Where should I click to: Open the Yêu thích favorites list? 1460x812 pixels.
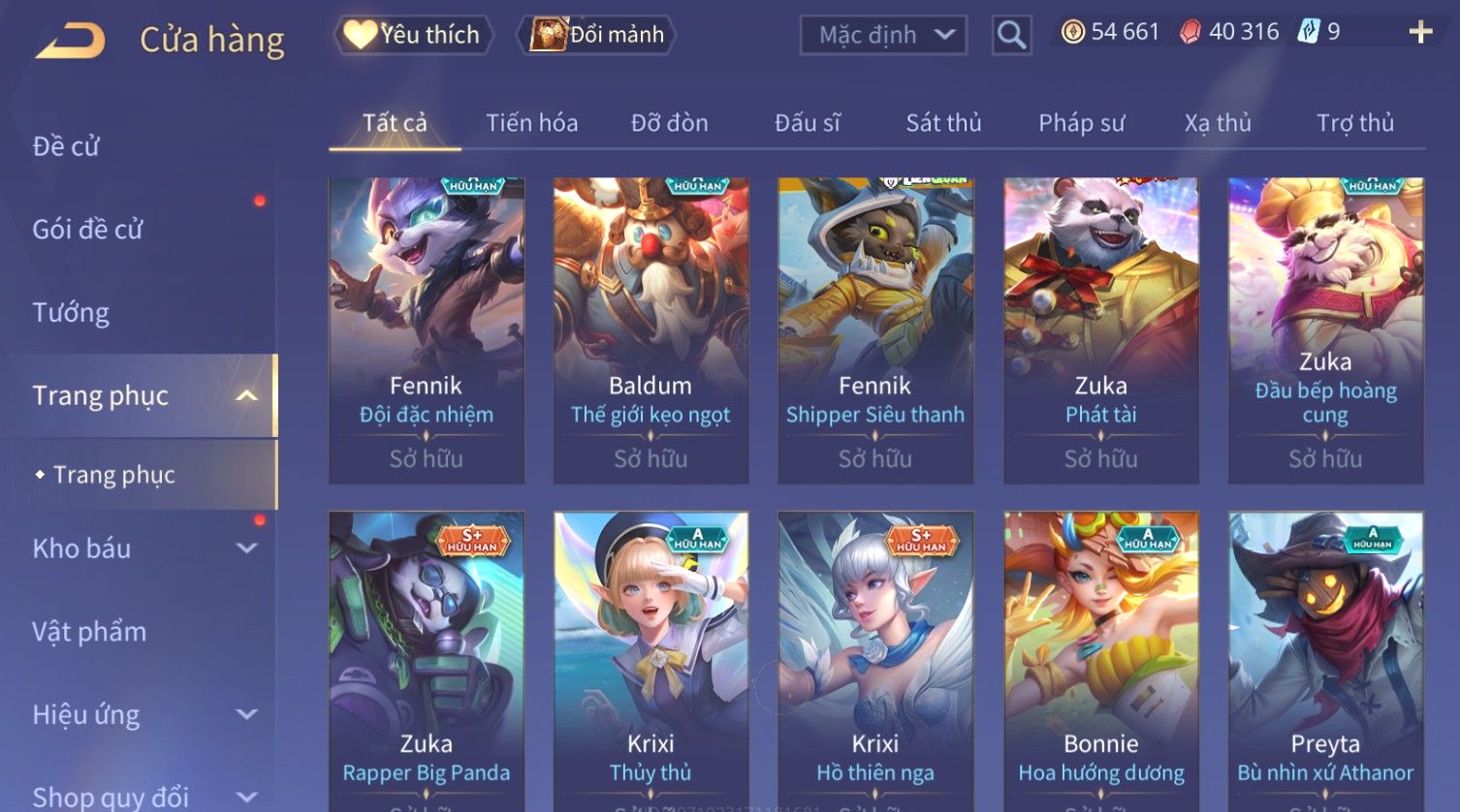[414, 35]
